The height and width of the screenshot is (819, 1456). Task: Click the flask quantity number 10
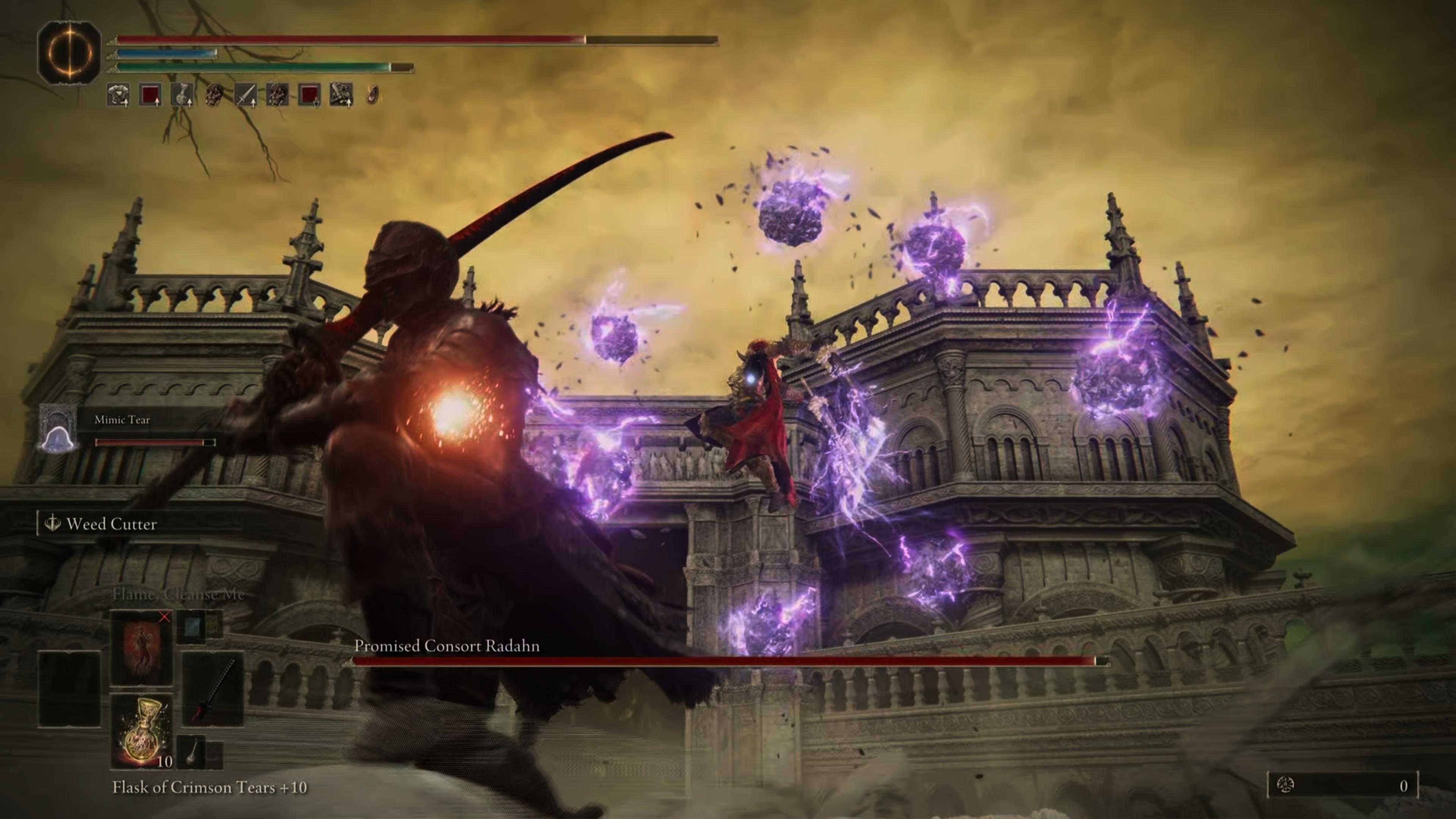point(165,760)
